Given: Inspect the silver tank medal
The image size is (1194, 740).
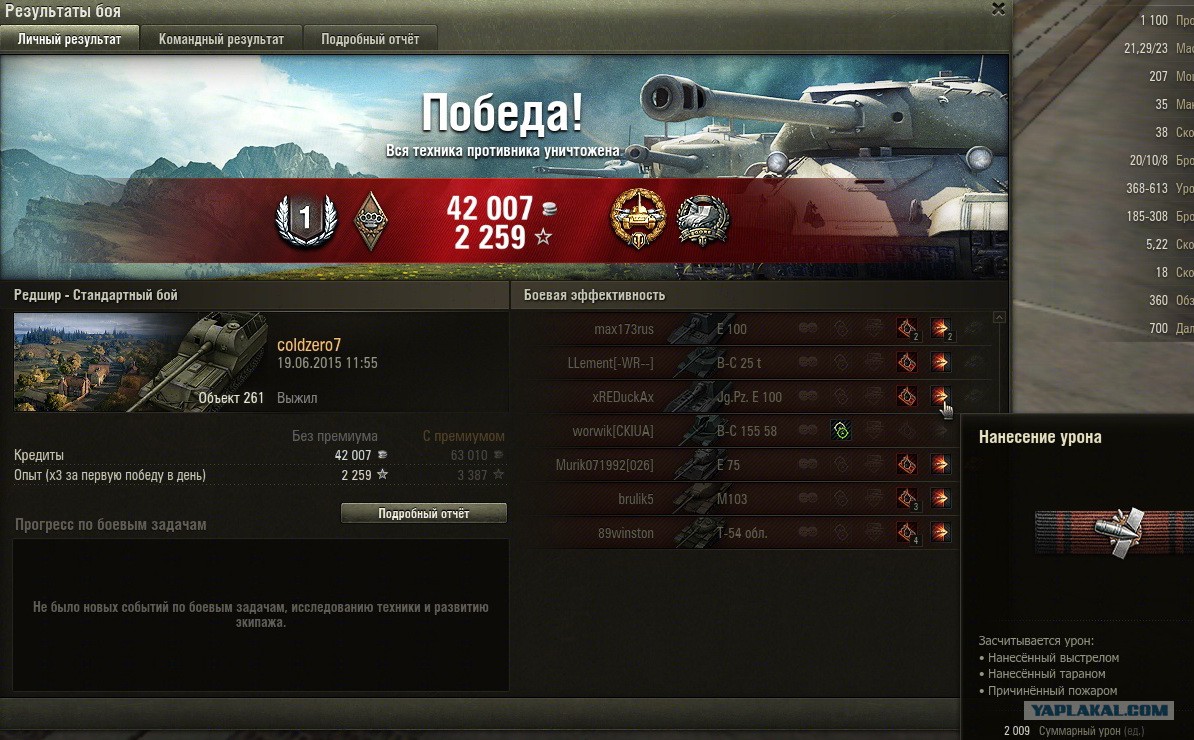Looking at the screenshot, I should point(702,220).
